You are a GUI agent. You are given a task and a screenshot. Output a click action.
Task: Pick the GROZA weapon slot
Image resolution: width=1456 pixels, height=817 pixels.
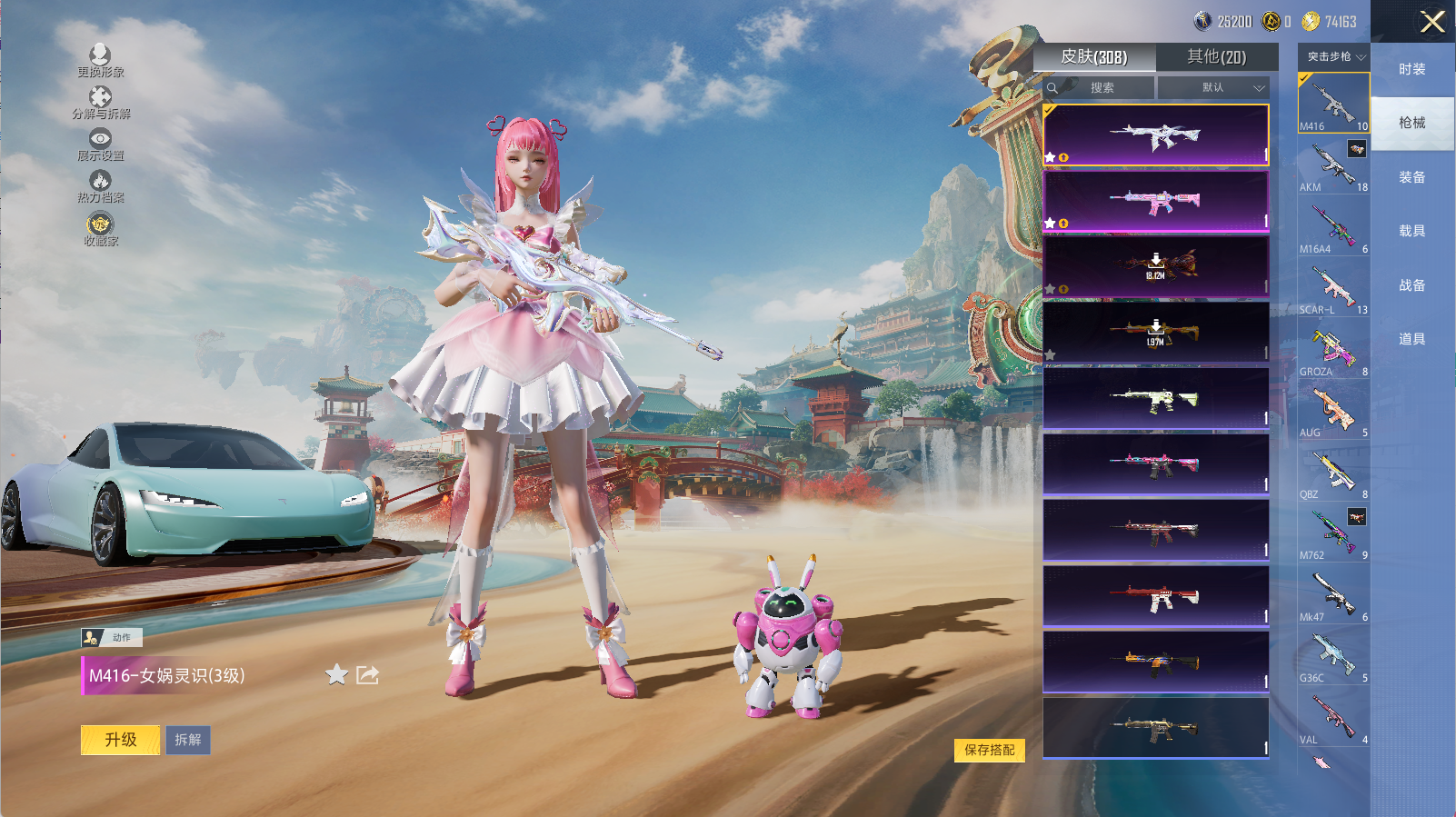1333,350
